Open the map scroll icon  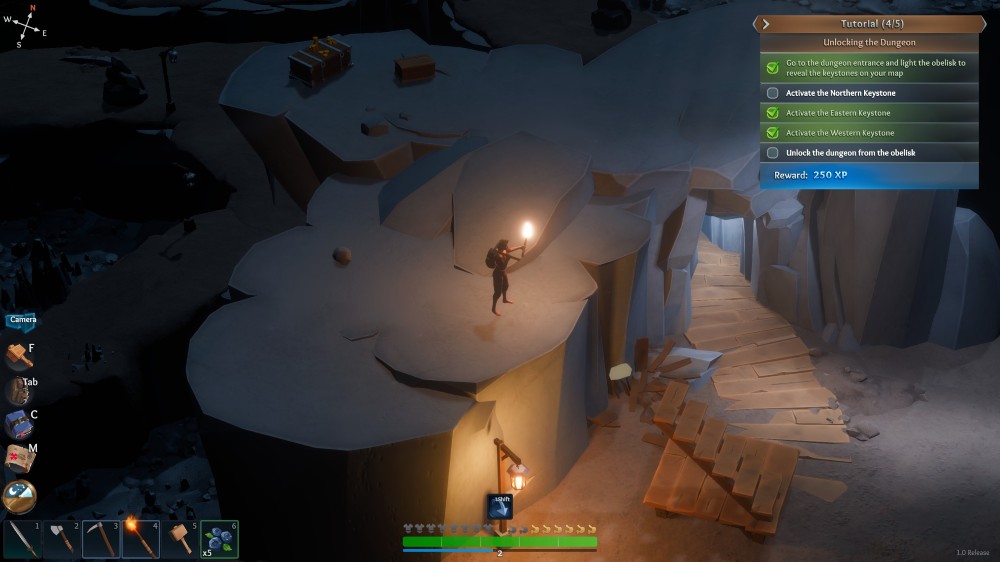pos(19,458)
